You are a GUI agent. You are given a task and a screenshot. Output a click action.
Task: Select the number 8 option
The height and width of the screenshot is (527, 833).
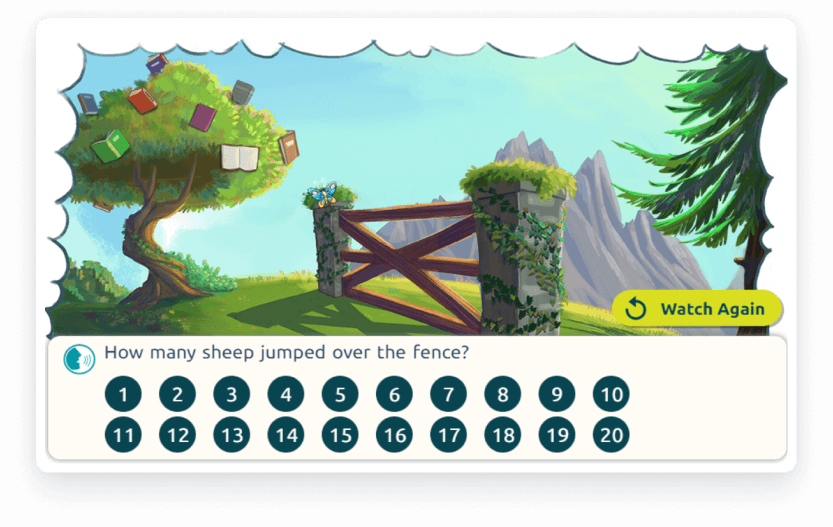(503, 394)
